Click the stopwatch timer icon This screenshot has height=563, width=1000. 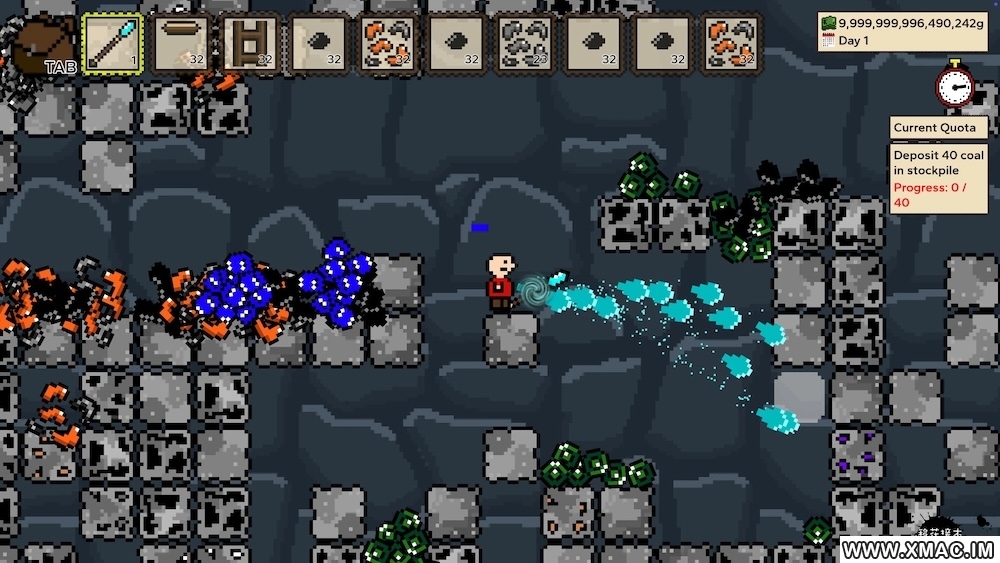(x=955, y=84)
